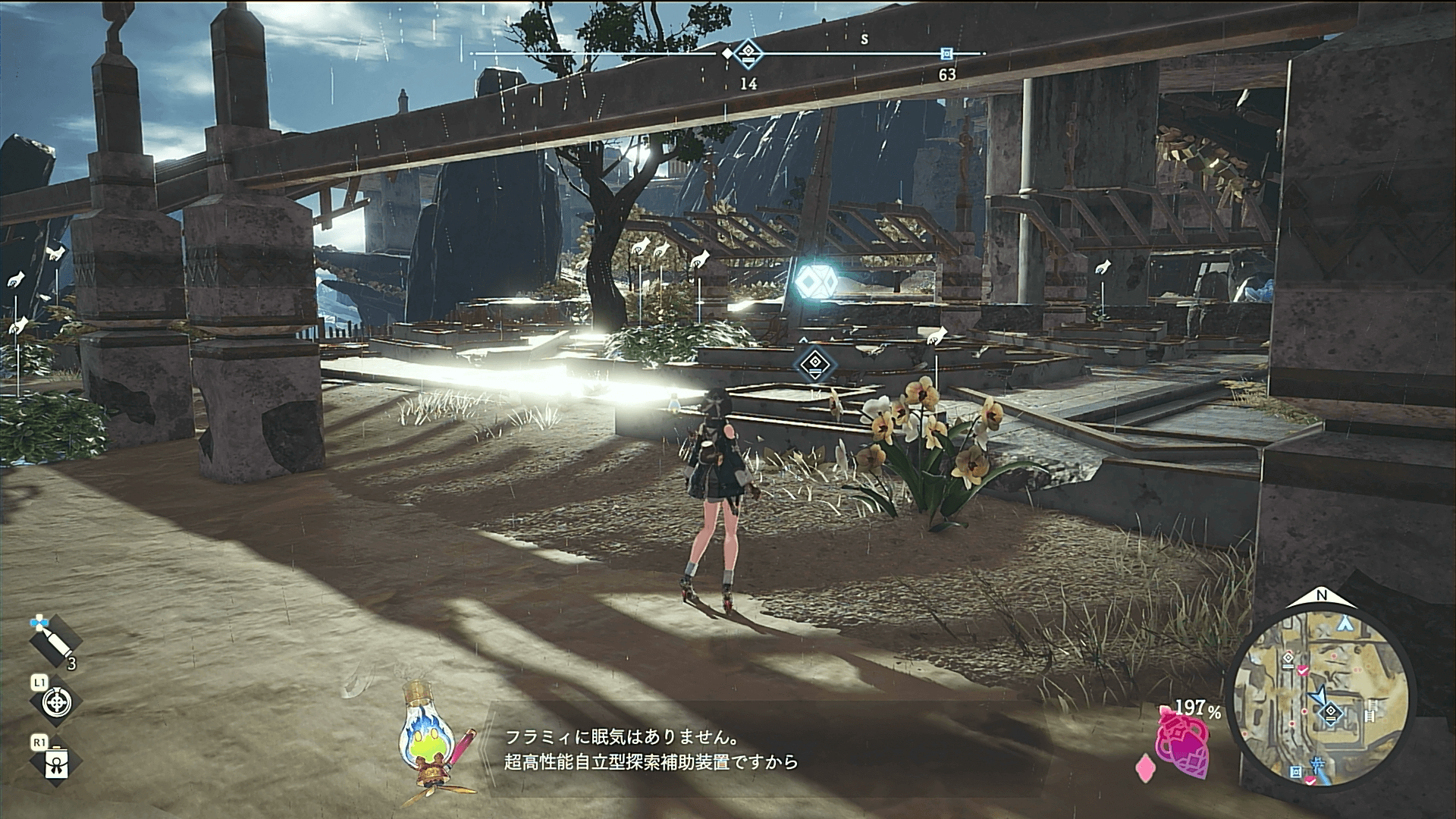Screen dimensions: 1456x819
Task: Click the blue square marker on minimap edge
Action: (1296, 773)
